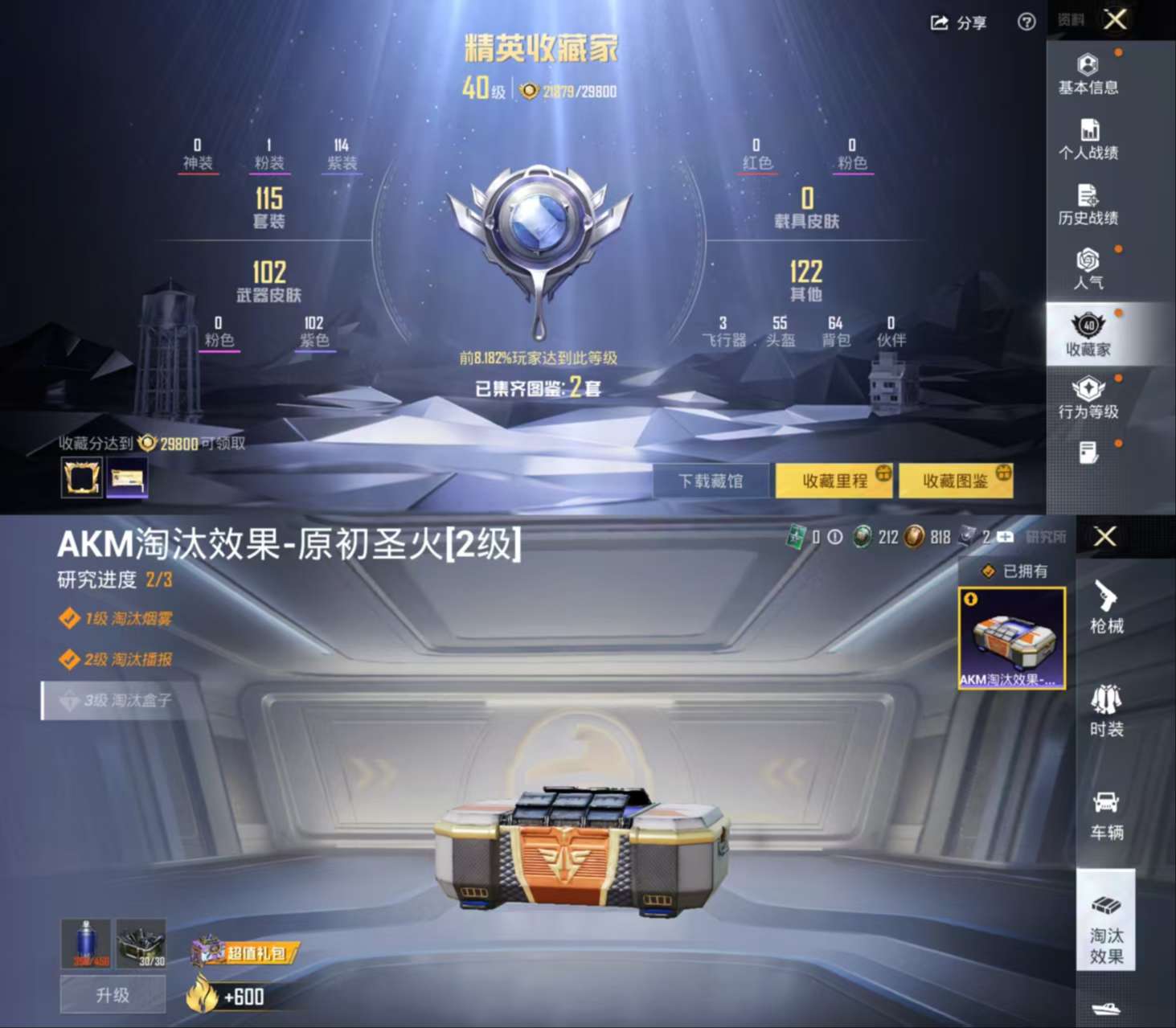Viewport: 1176px width, 1028px height.
Task: Open the 行为等级 behavior level tab
Action: click(1088, 399)
